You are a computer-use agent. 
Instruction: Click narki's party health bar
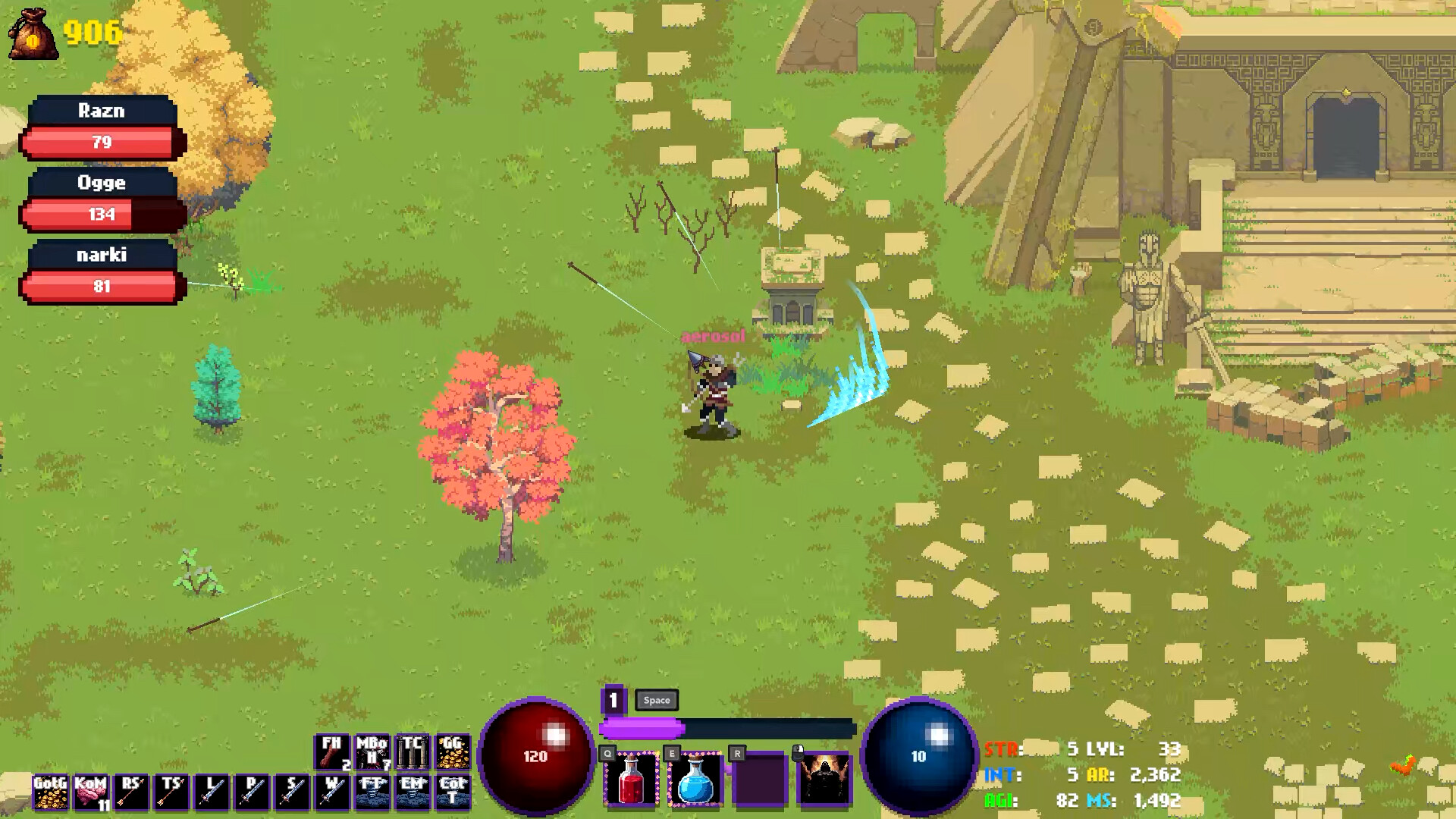[102, 286]
